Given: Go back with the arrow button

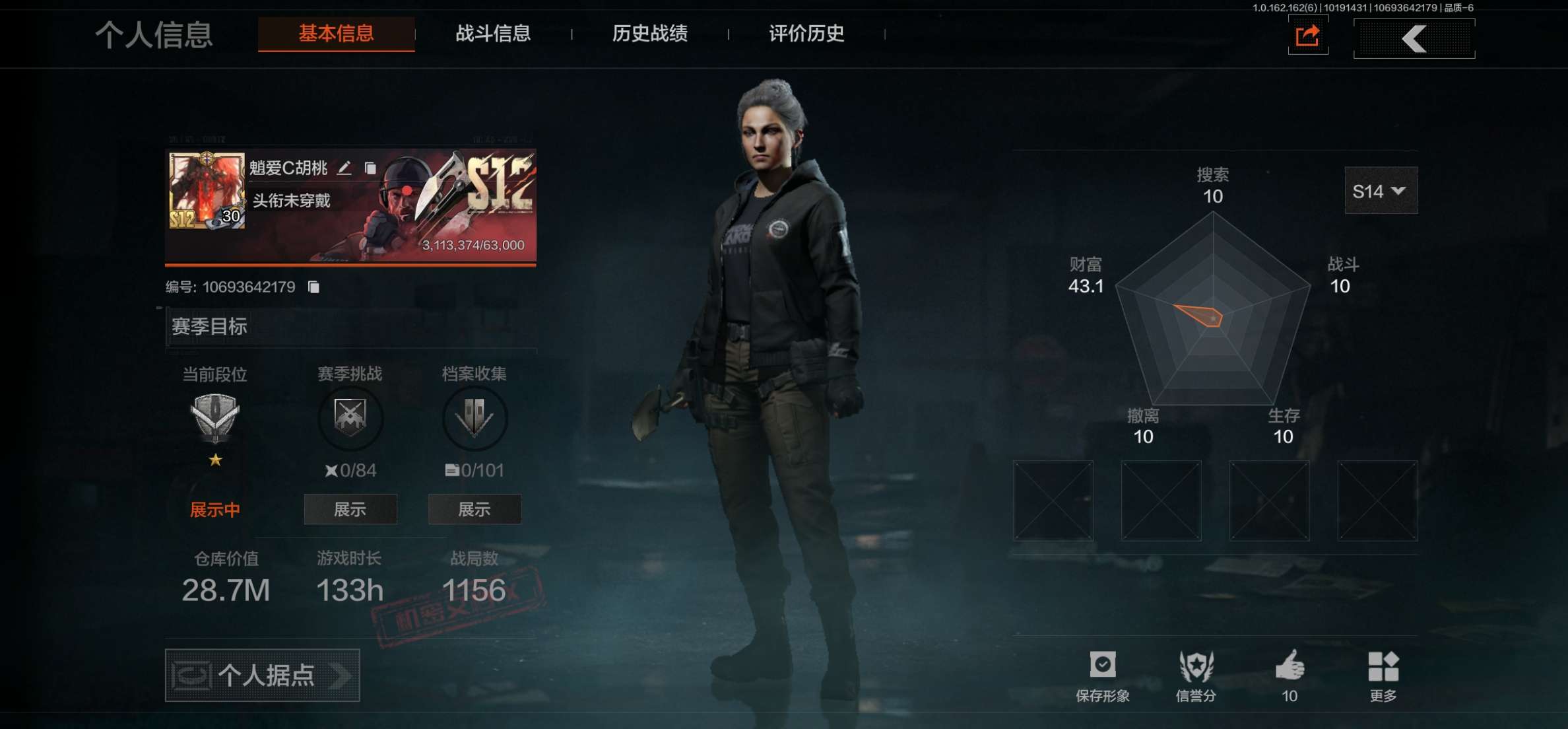Looking at the screenshot, I should coord(1414,38).
